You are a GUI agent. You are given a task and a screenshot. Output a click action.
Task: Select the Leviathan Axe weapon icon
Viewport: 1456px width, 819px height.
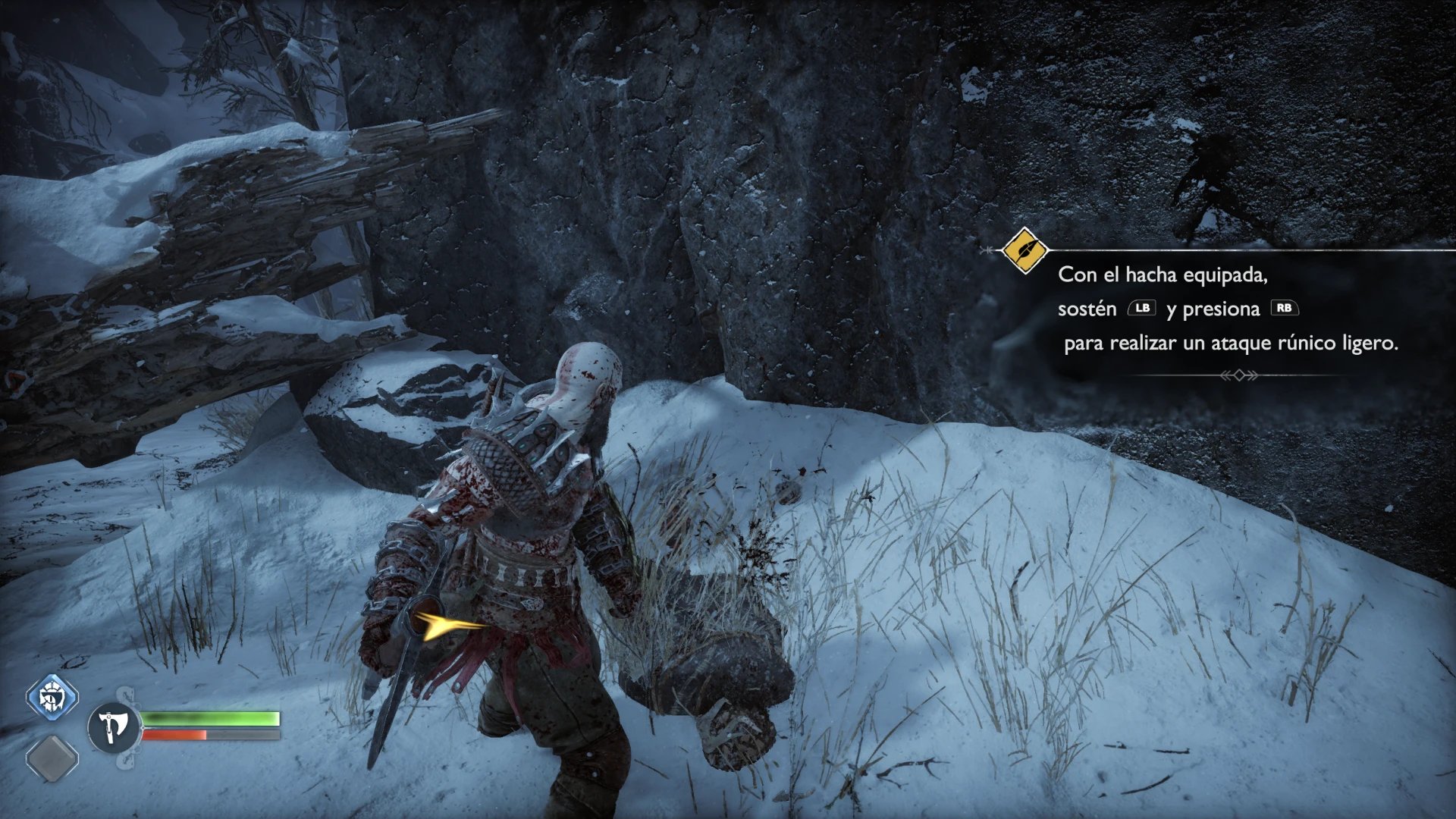(x=114, y=727)
